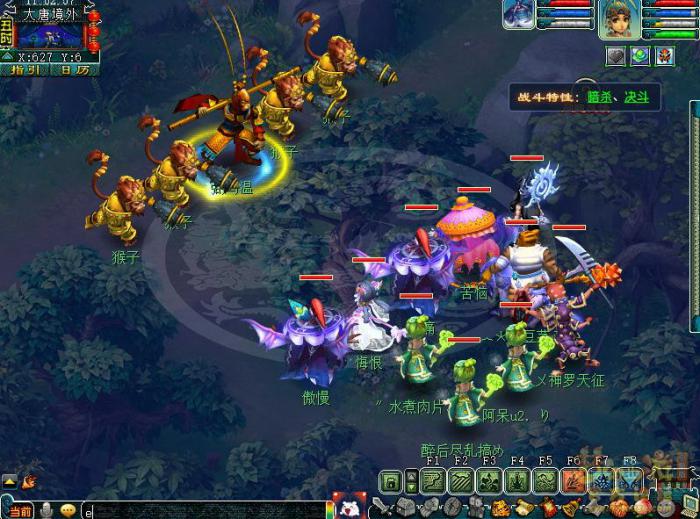
Task: Open the 决斗 combat trait link
Action: [637, 97]
